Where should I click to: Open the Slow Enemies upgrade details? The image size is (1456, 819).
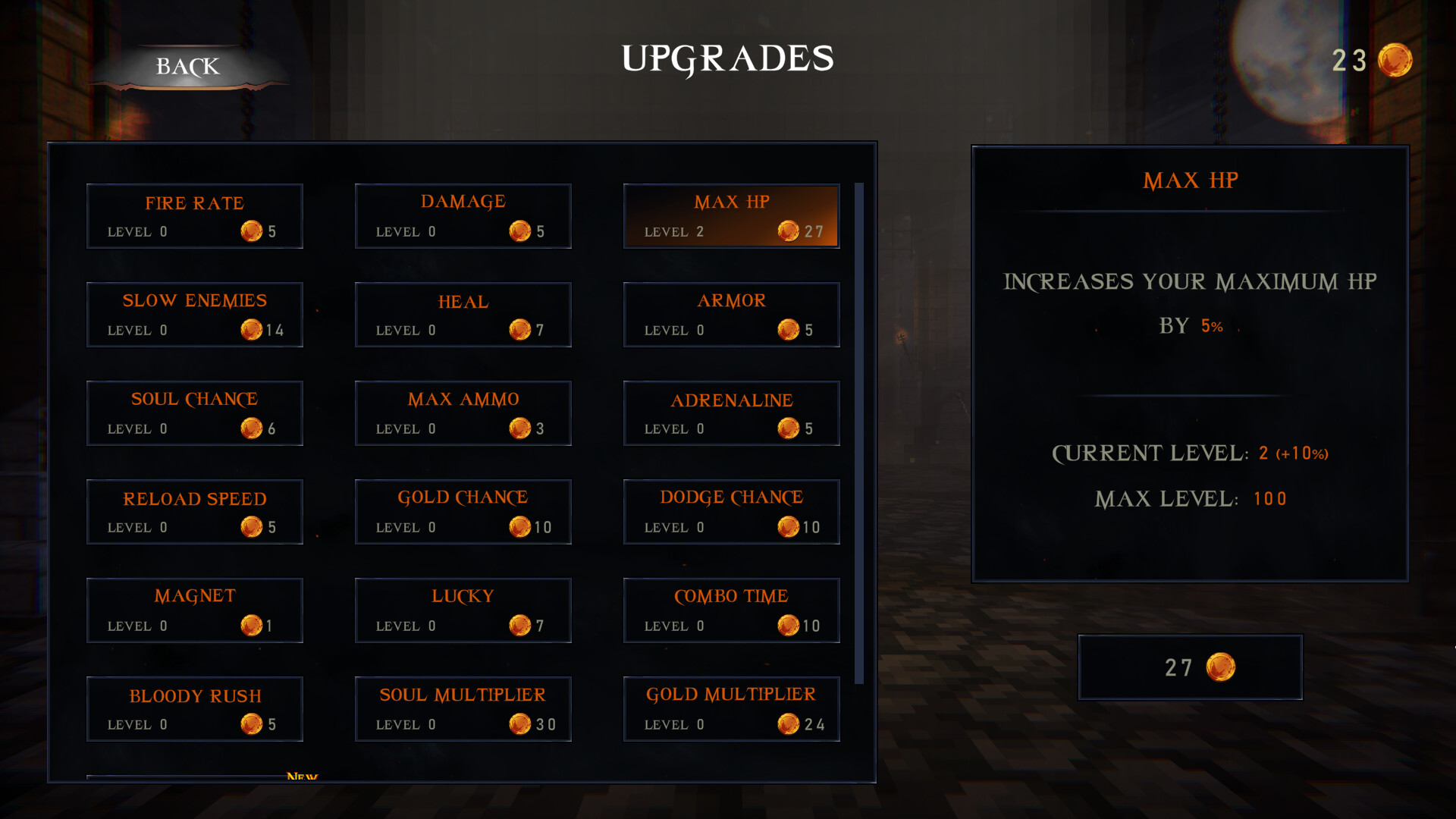click(194, 314)
